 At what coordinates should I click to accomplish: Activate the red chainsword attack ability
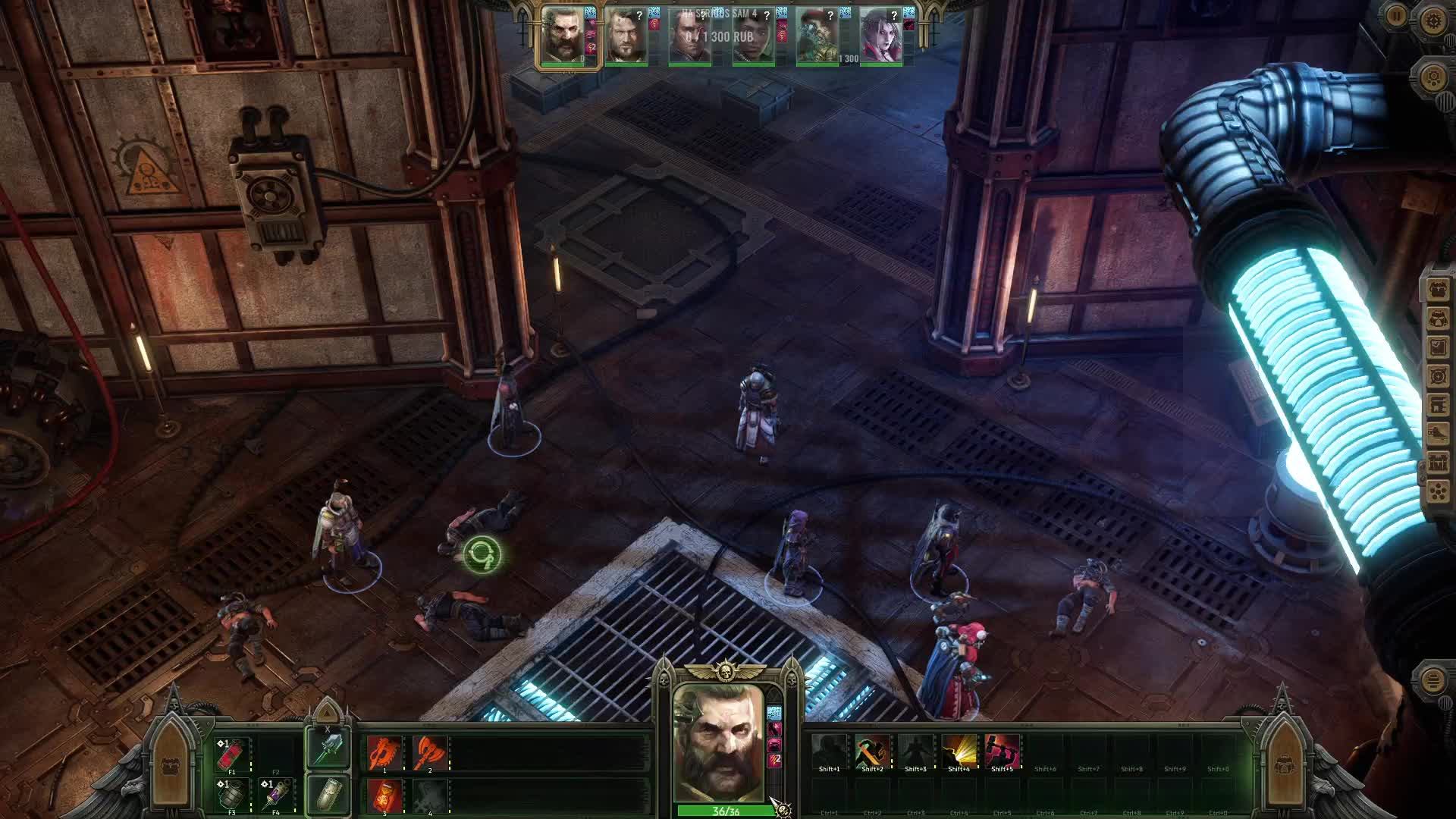(384, 753)
